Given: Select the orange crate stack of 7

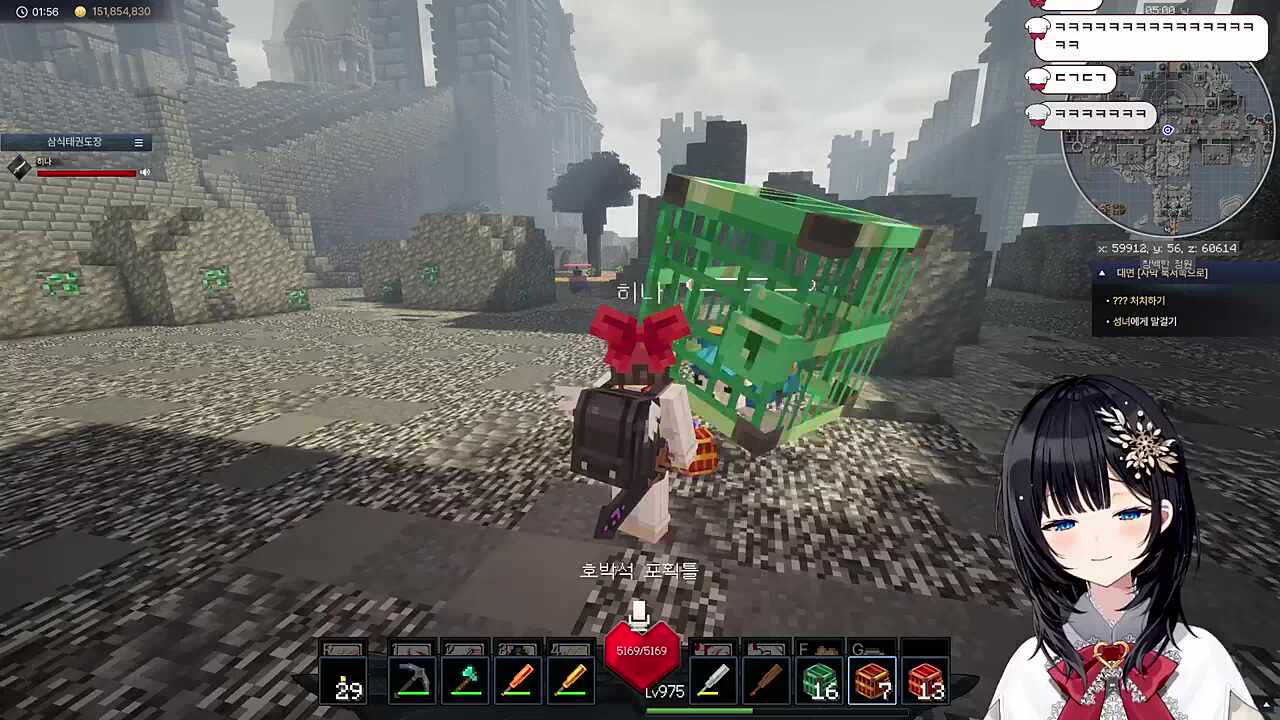Looking at the screenshot, I should [x=873, y=680].
